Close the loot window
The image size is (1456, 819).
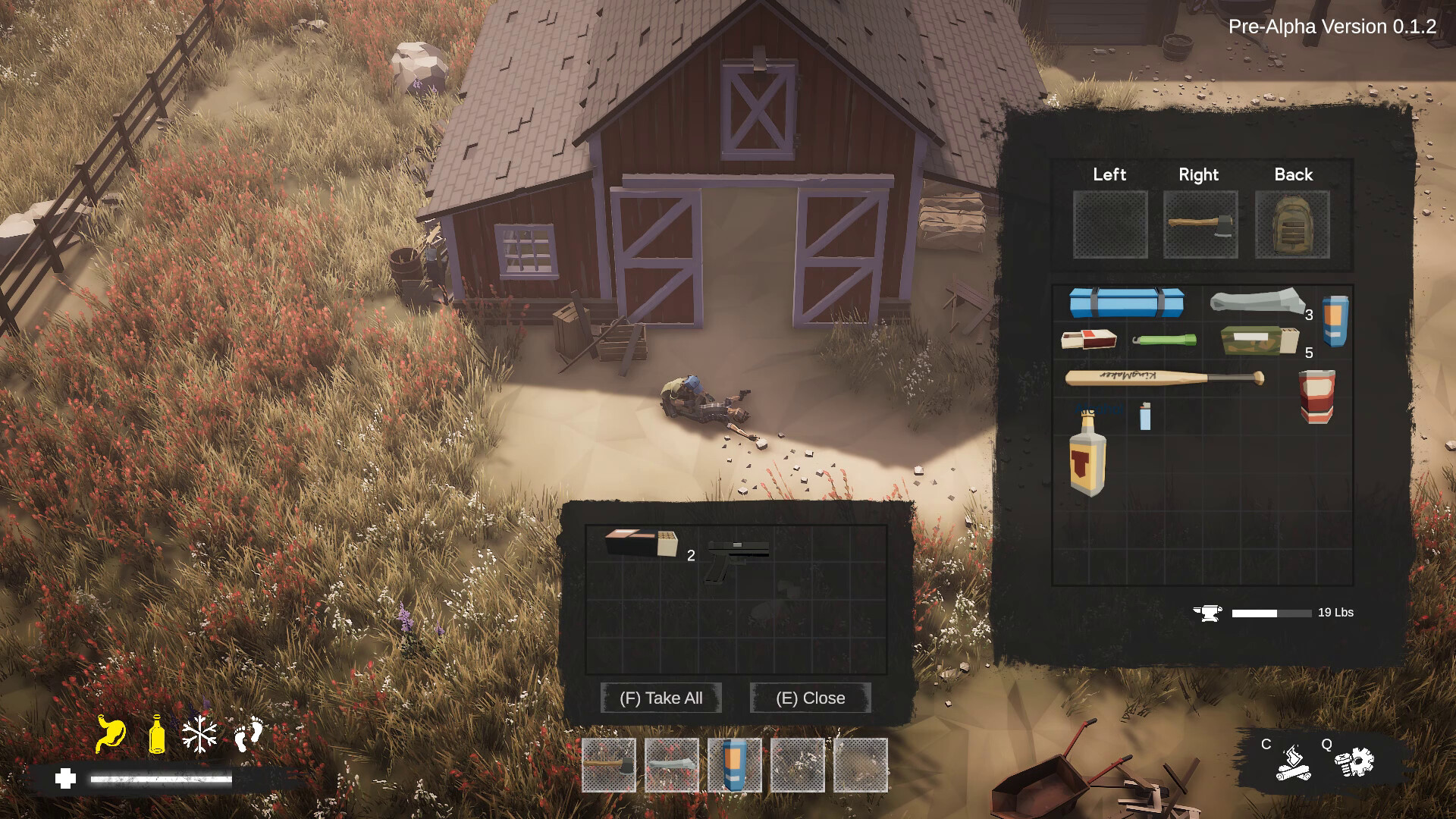[810, 698]
